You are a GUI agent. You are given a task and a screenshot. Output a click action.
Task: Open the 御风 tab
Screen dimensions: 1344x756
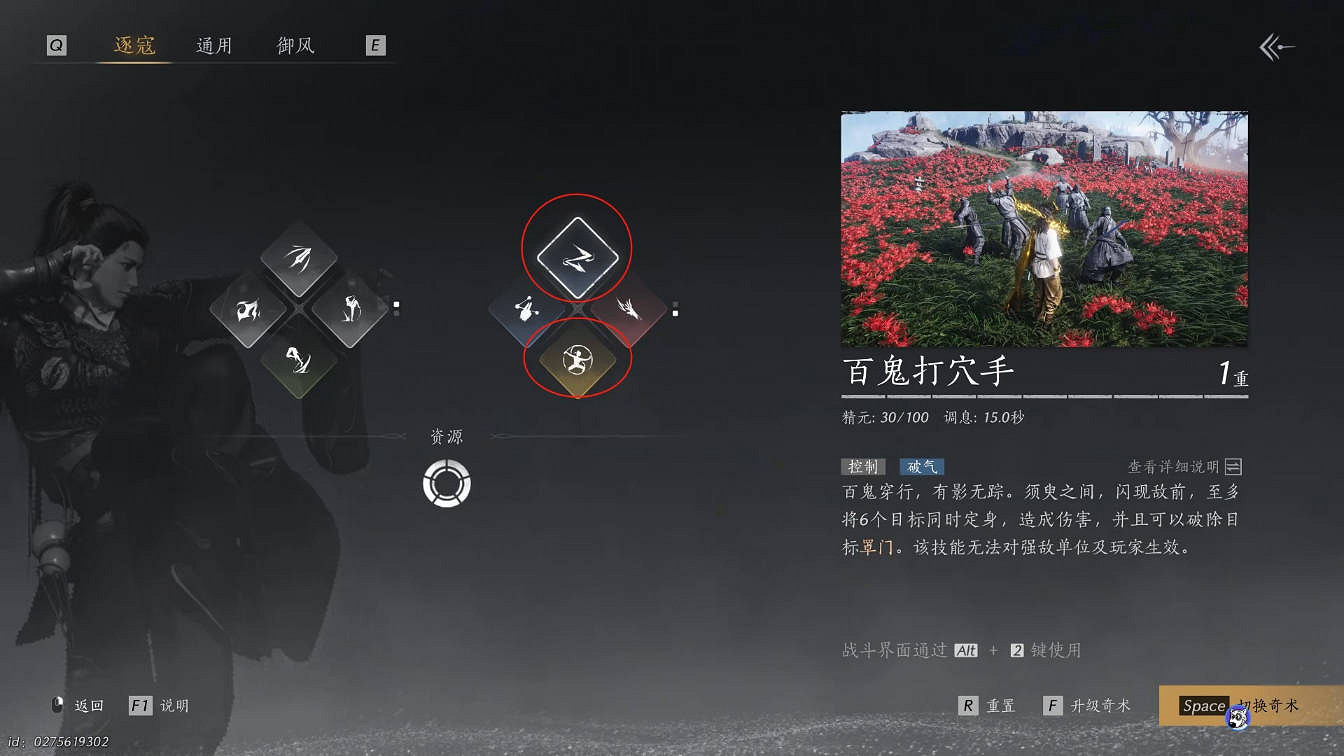[294, 44]
